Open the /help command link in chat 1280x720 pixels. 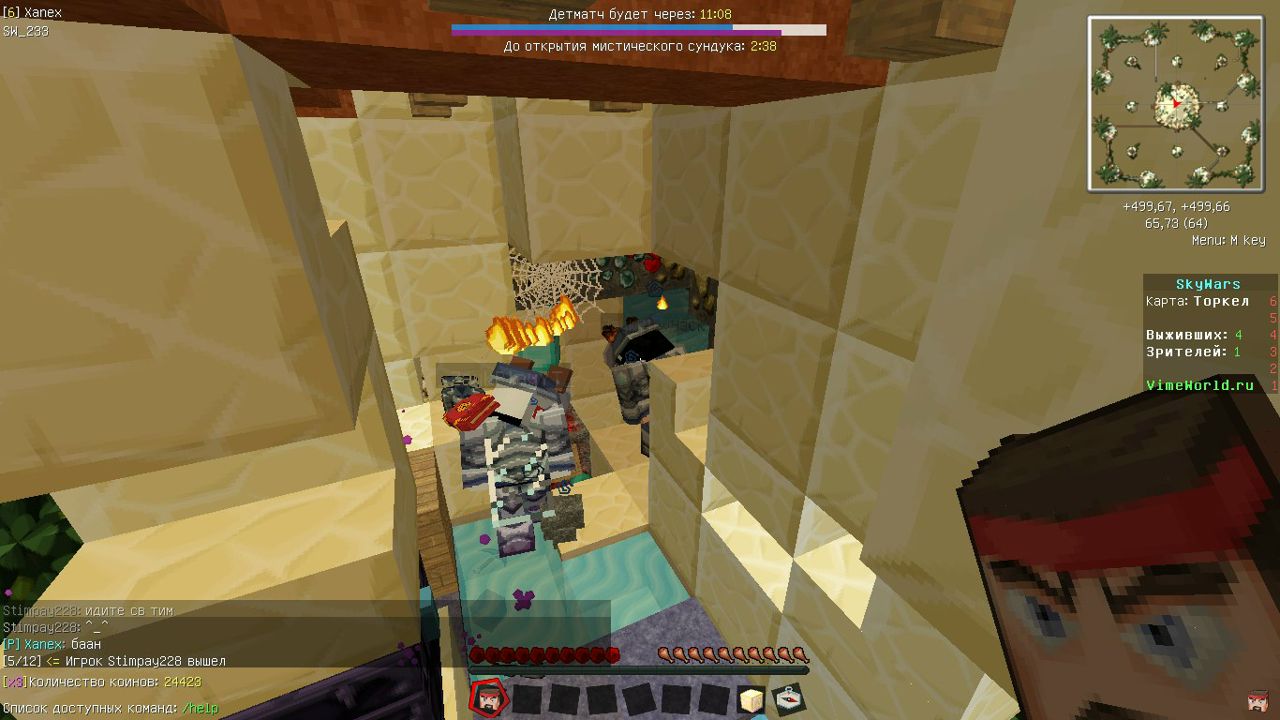click(x=200, y=708)
